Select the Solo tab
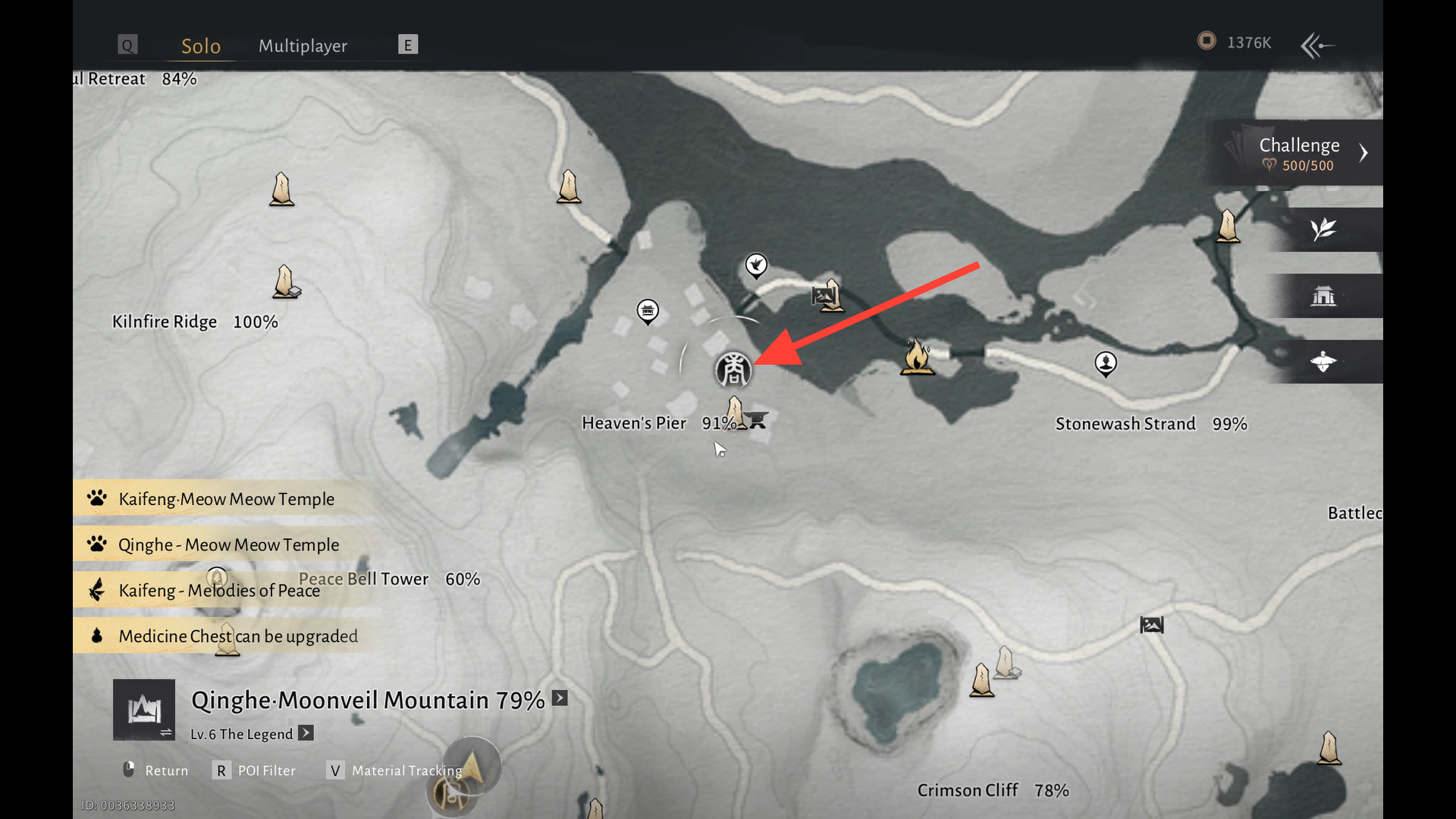This screenshot has width=1456, height=819. (x=201, y=45)
